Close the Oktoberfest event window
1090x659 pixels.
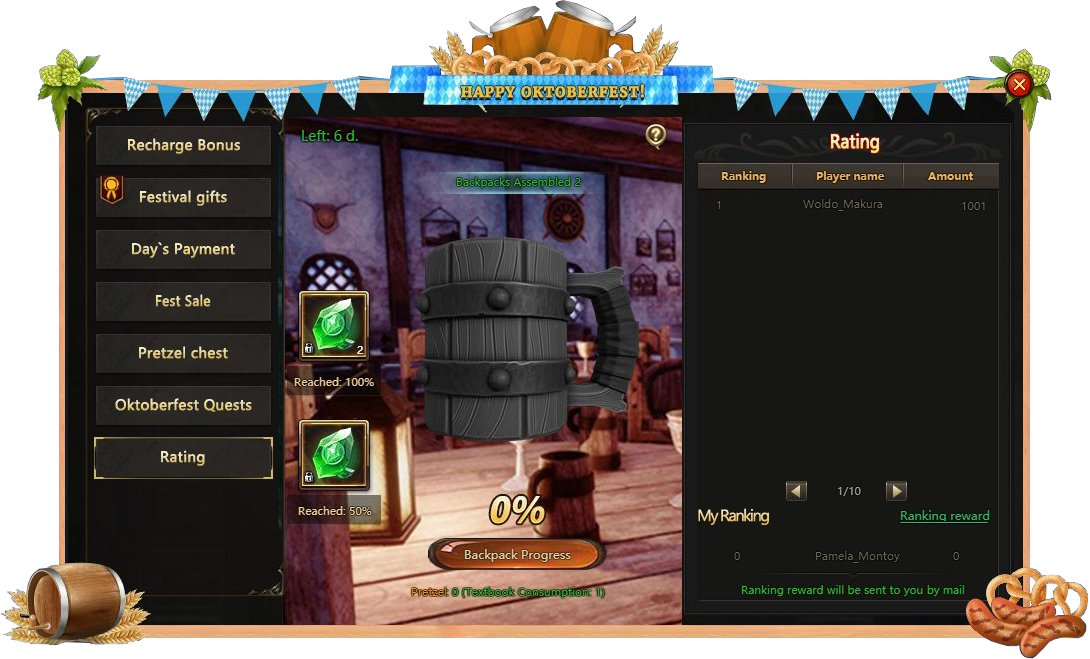click(1019, 85)
